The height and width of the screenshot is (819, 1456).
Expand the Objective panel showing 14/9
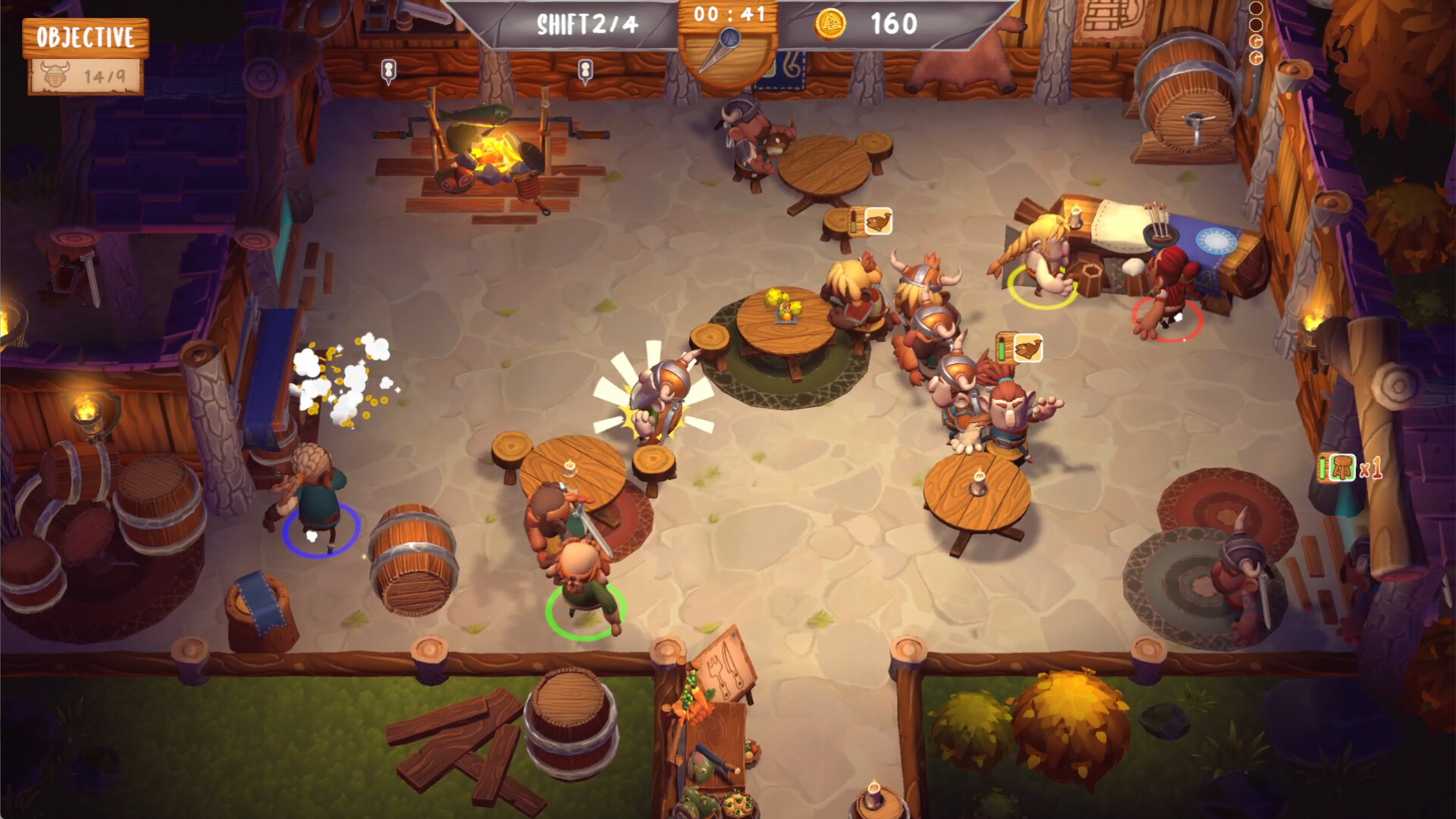[85, 57]
